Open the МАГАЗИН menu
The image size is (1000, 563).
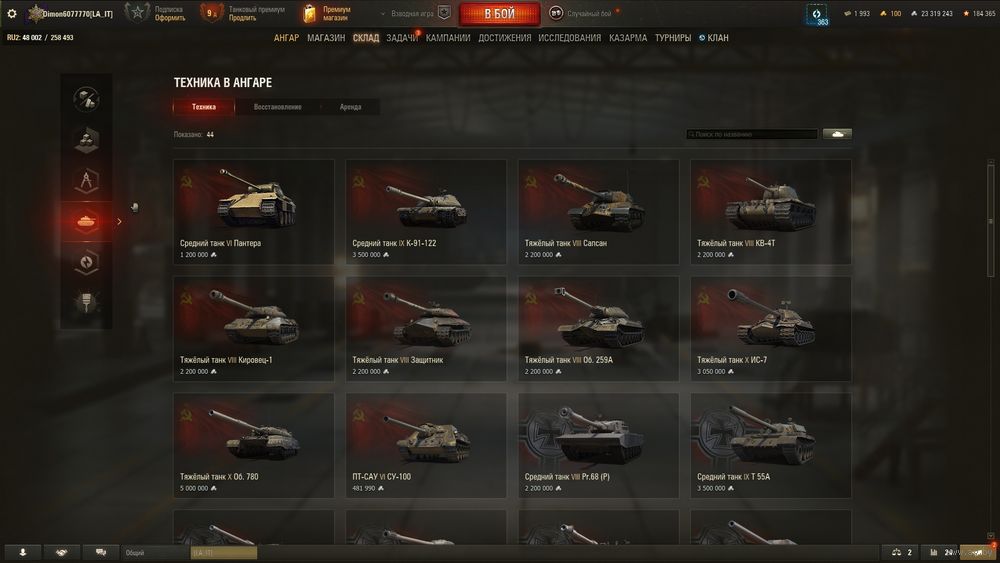click(326, 38)
